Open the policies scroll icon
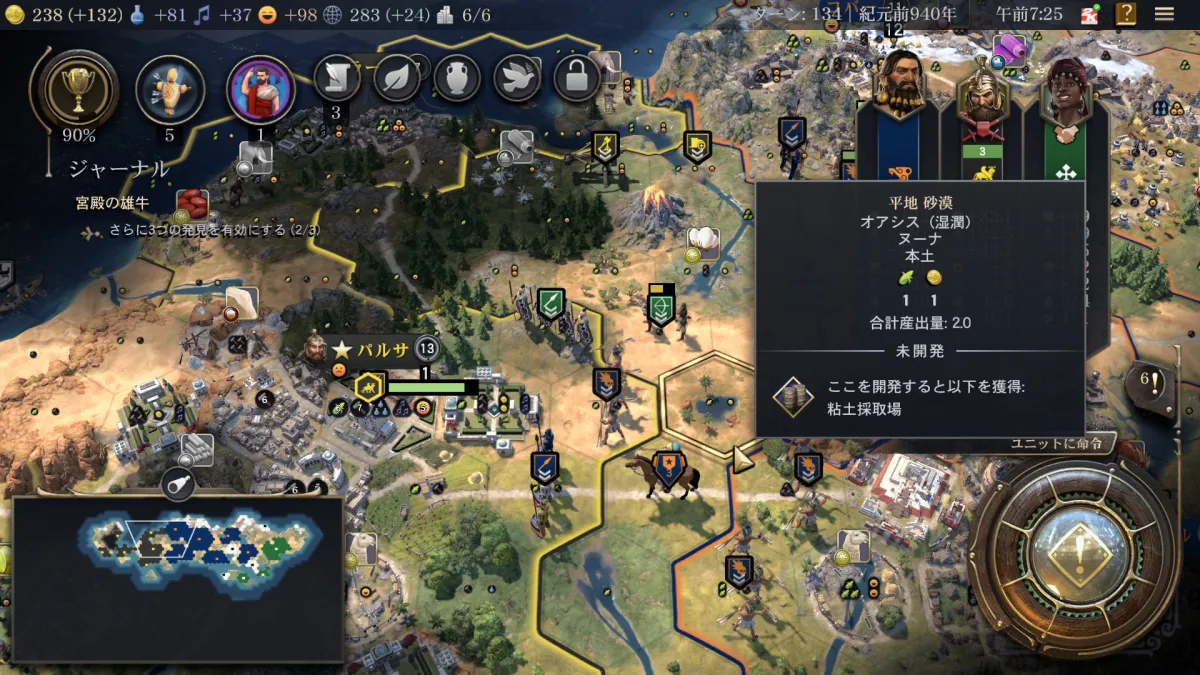The width and height of the screenshot is (1200, 675). [337, 78]
